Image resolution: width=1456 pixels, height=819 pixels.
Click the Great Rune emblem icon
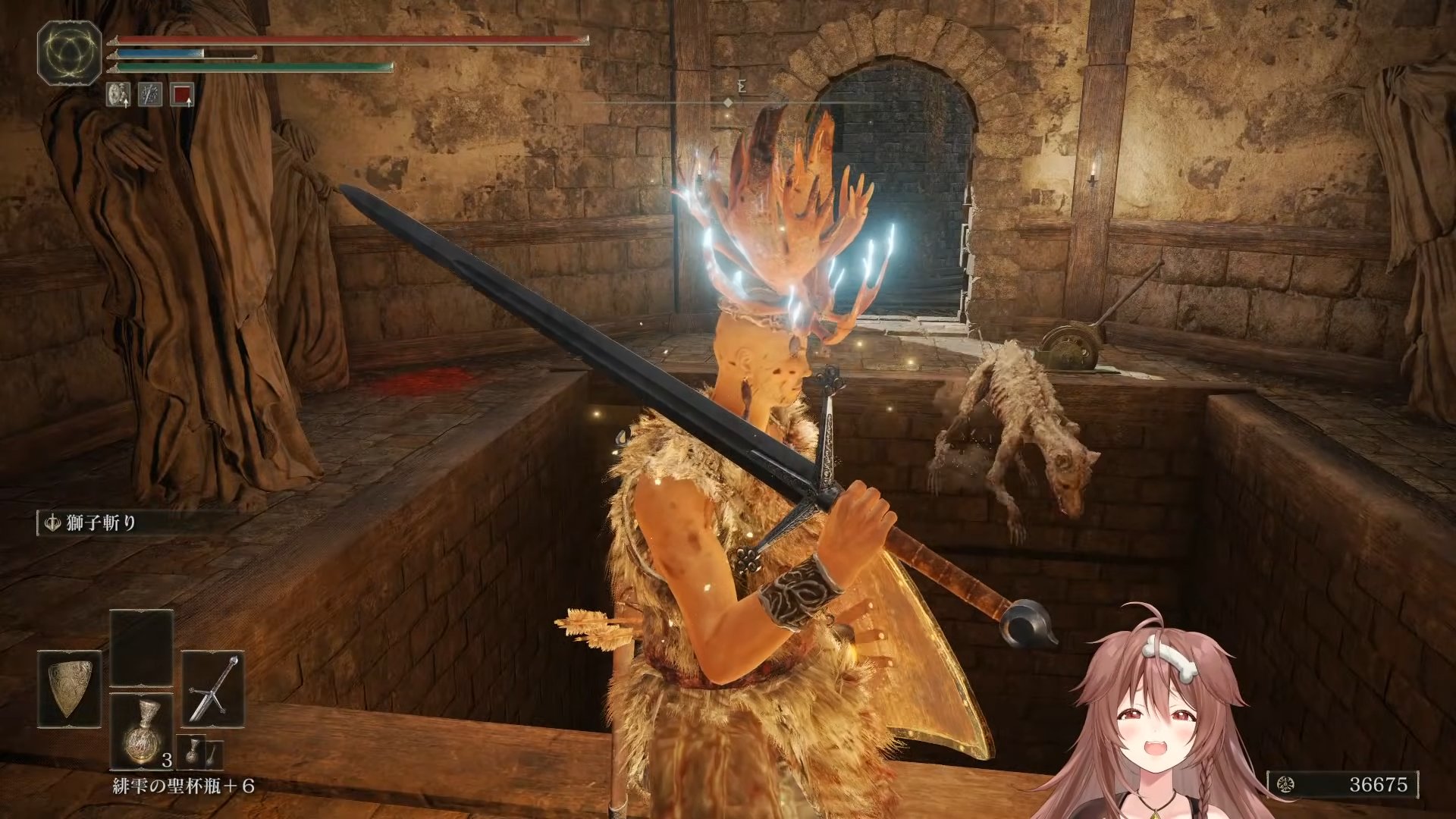(70, 52)
